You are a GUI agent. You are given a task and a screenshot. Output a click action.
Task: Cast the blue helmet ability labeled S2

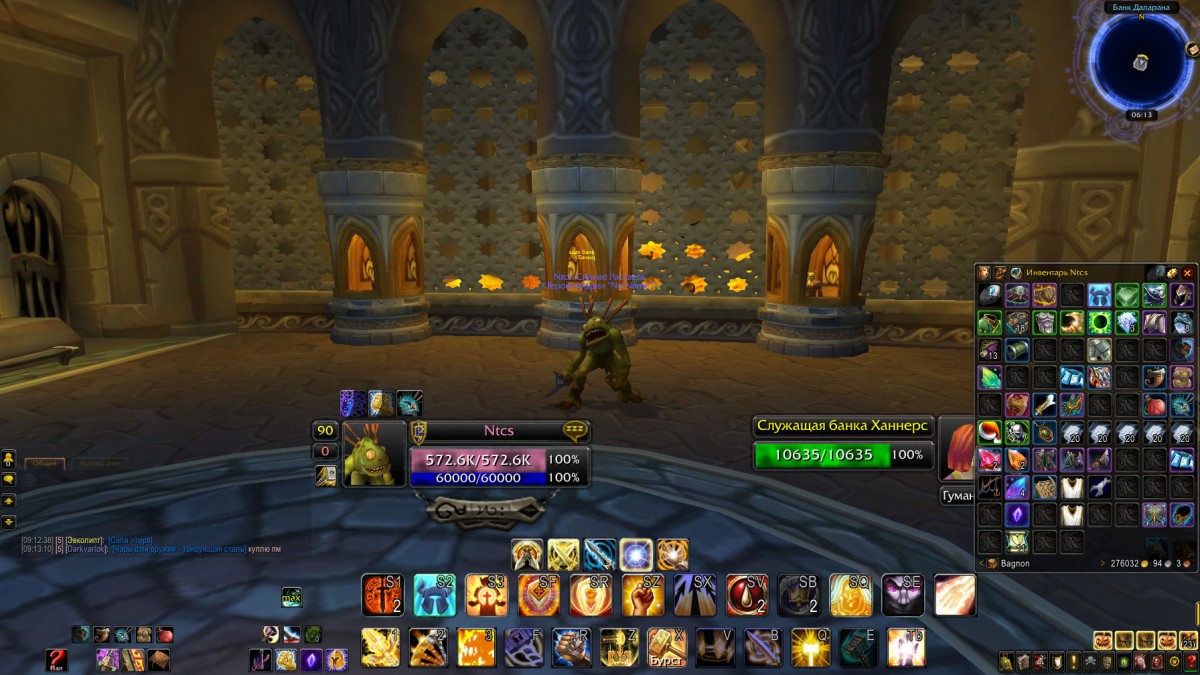[435, 595]
